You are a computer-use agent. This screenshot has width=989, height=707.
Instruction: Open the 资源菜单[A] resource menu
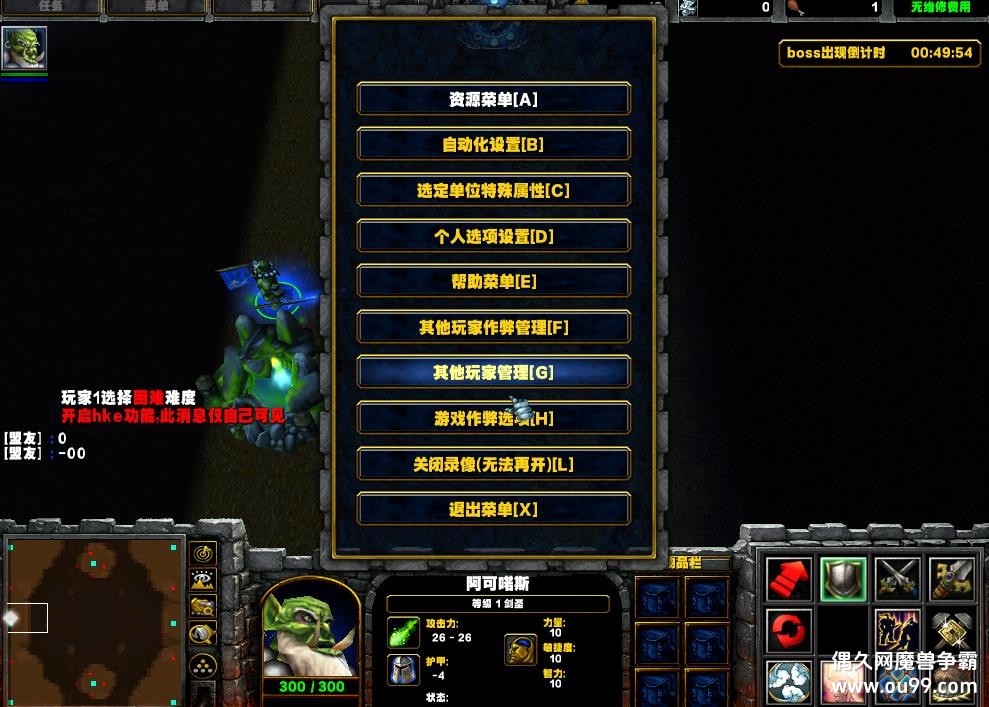click(493, 99)
